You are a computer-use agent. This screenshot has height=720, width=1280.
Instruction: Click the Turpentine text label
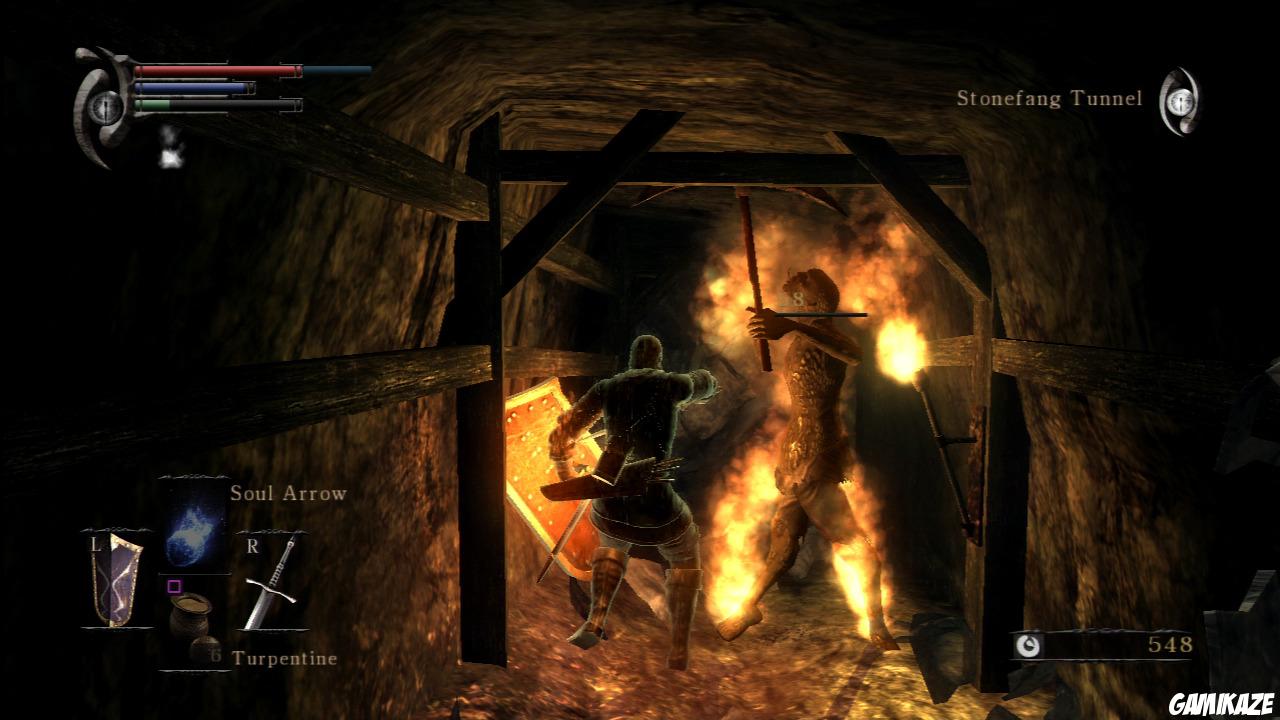point(285,659)
